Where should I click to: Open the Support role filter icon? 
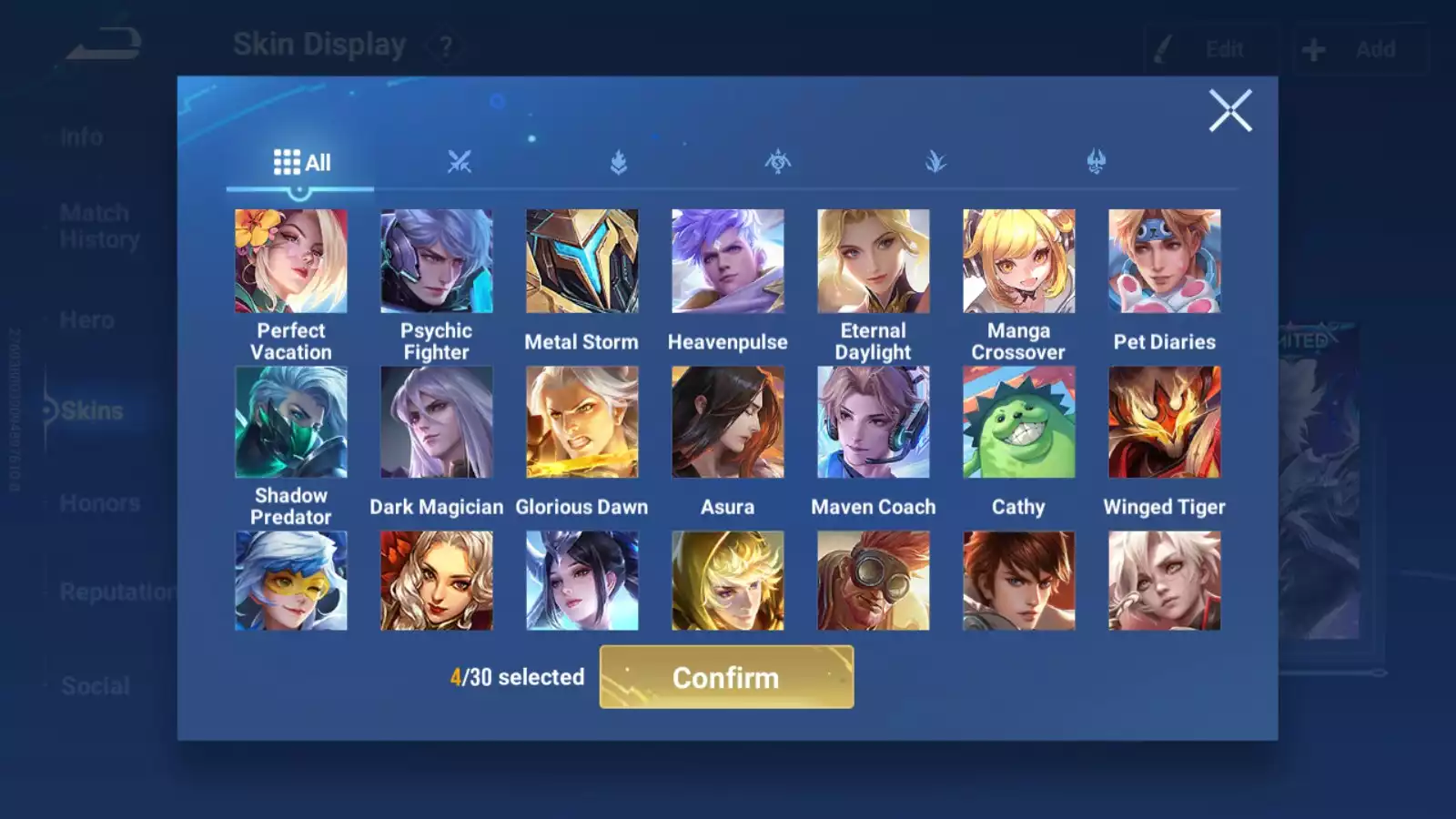[1097, 159]
